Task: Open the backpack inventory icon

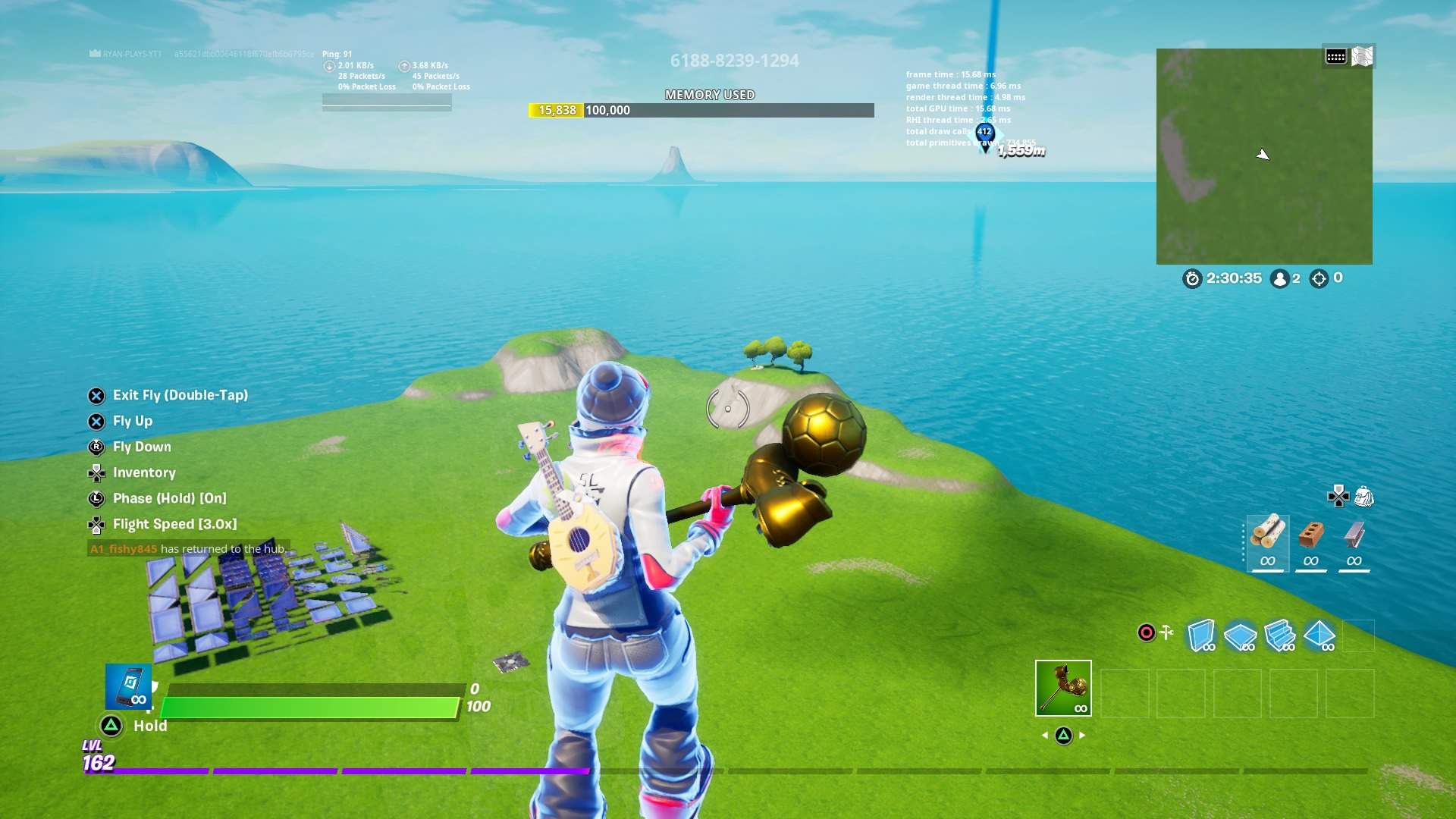Action: click(1363, 497)
